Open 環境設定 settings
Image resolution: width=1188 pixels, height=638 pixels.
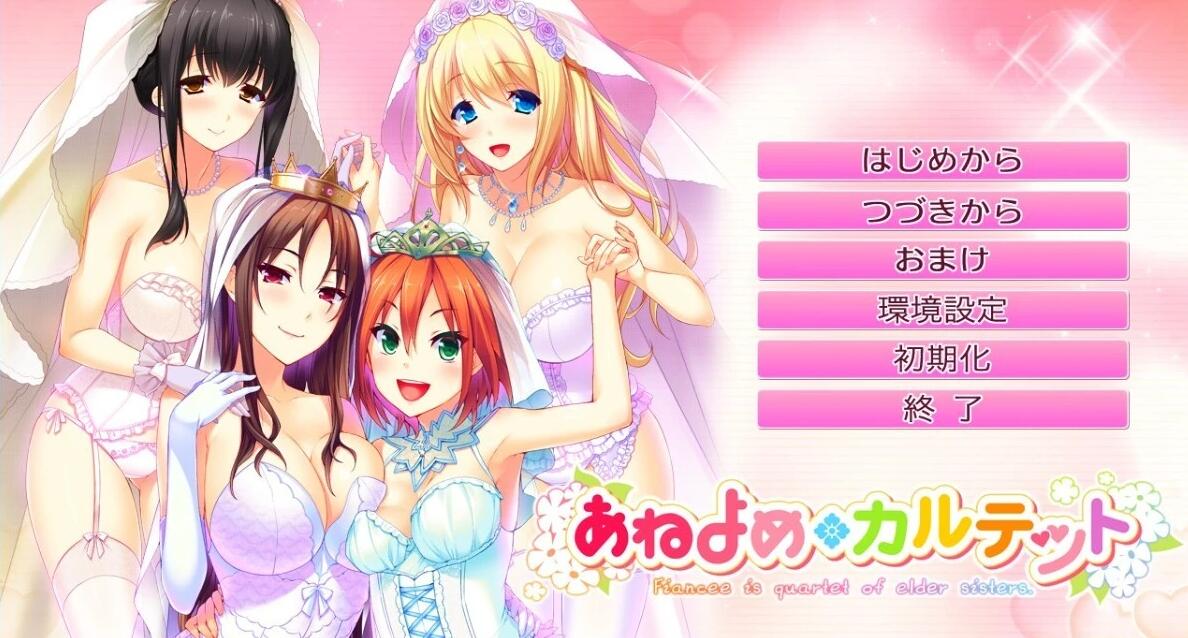(x=942, y=310)
